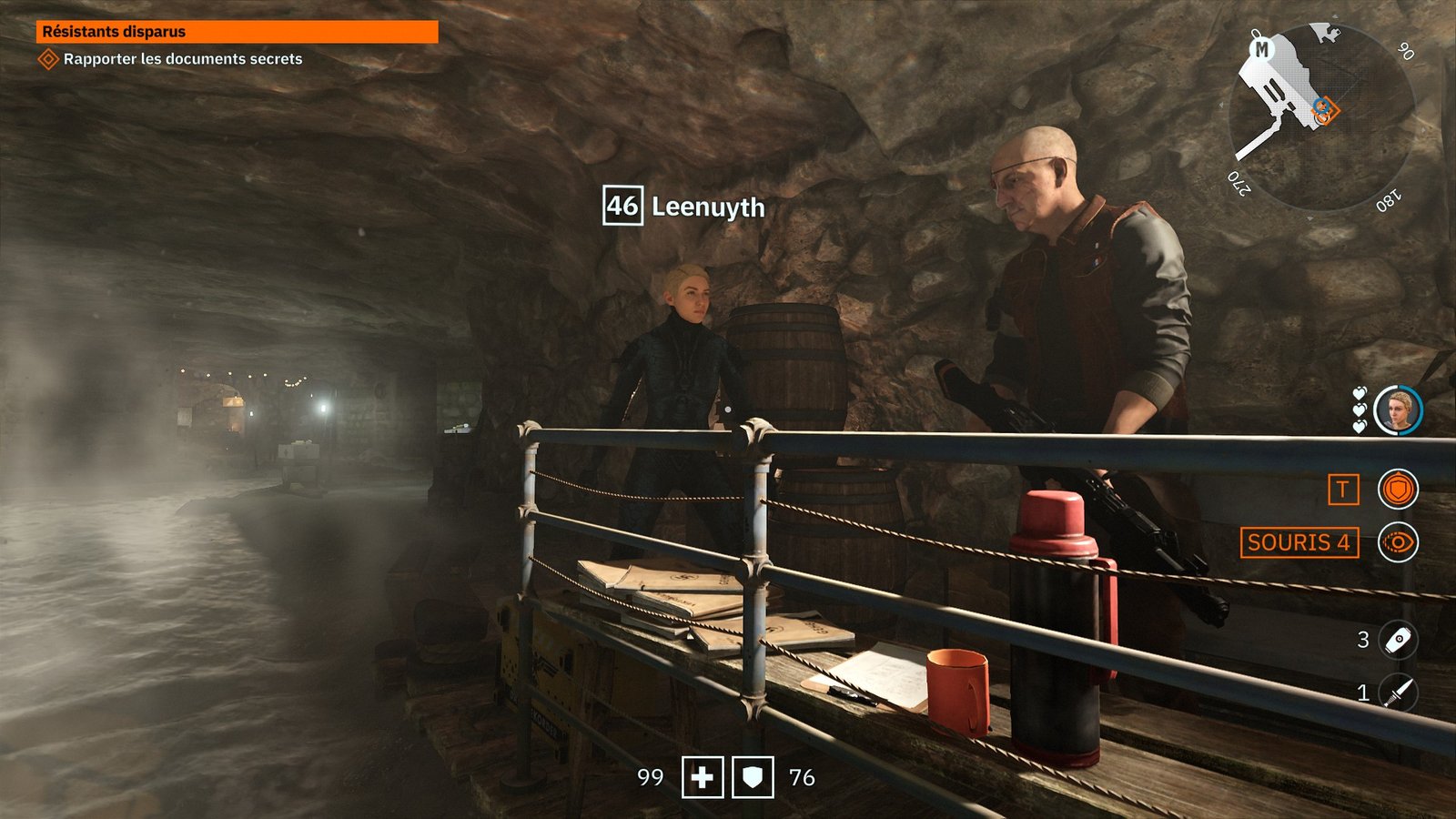Screen dimensions: 1456x819
Task: Choose the throwing knife icon
Action: point(1398,693)
